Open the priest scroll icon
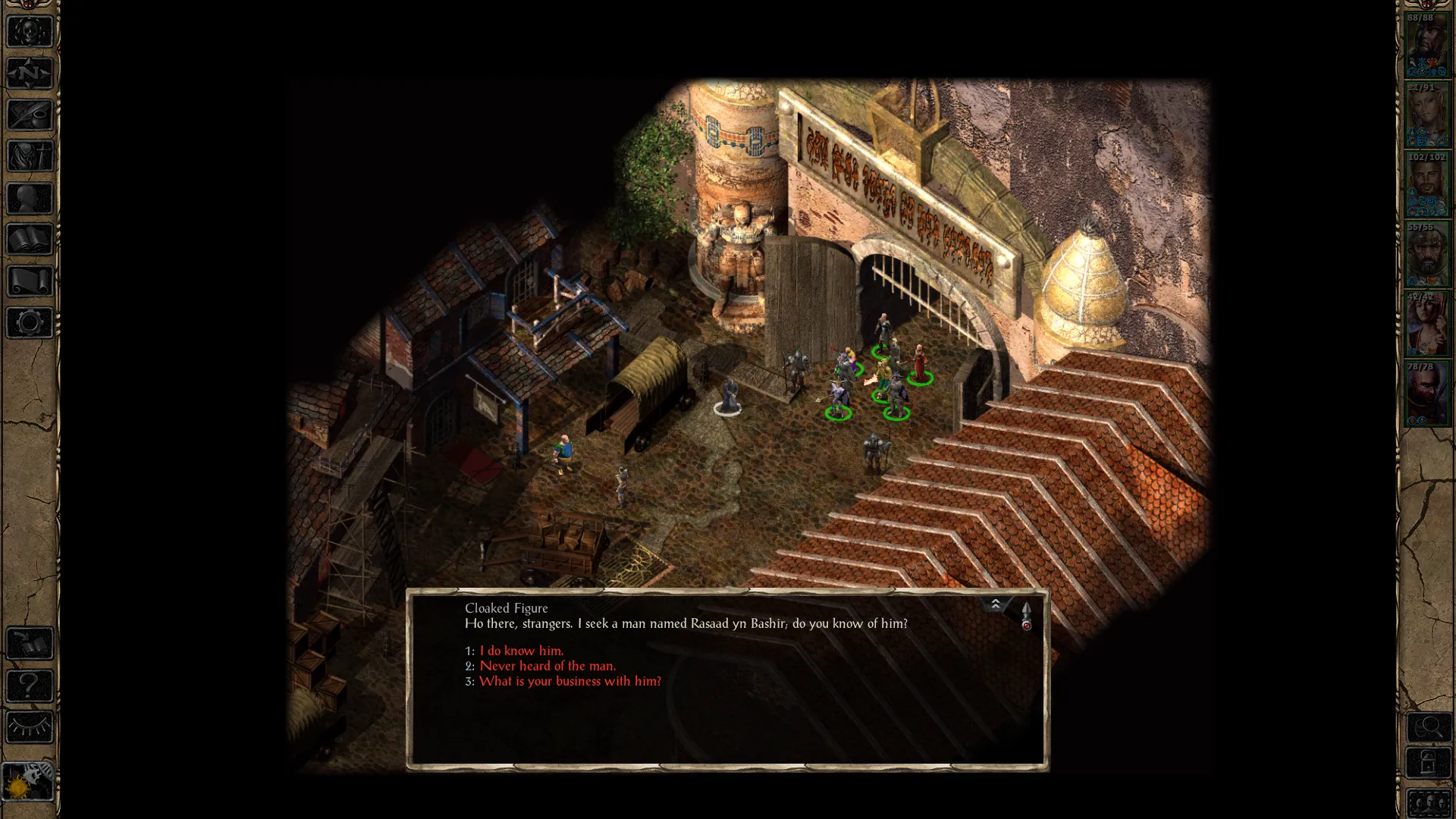The height and width of the screenshot is (819, 1456). click(x=30, y=281)
